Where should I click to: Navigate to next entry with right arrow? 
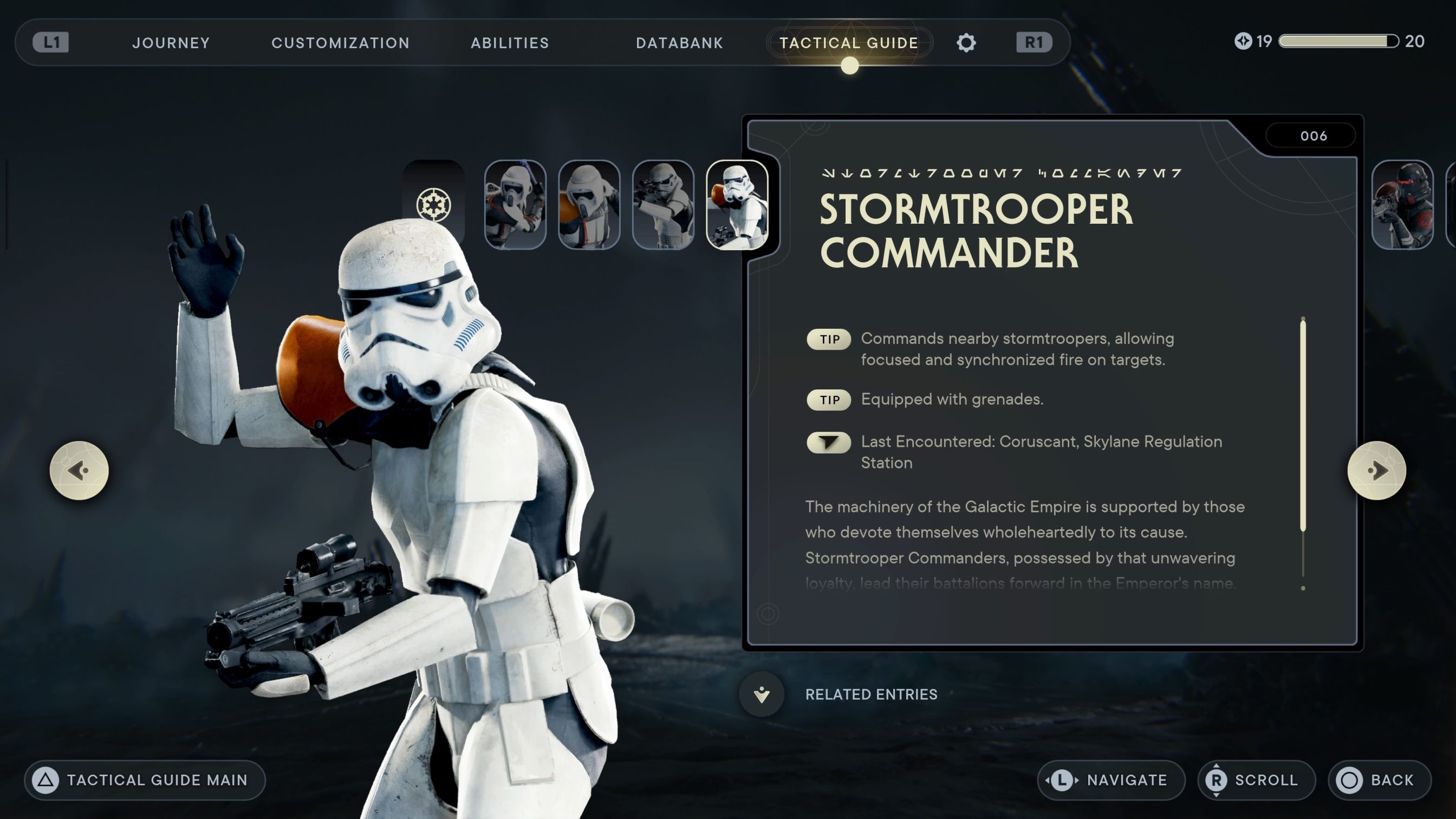tap(1378, 471)
